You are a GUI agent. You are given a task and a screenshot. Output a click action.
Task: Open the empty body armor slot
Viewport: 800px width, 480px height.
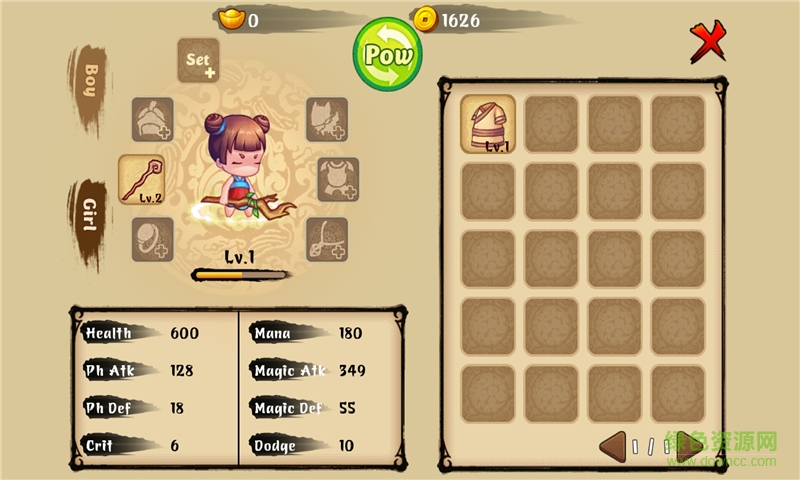338,179
